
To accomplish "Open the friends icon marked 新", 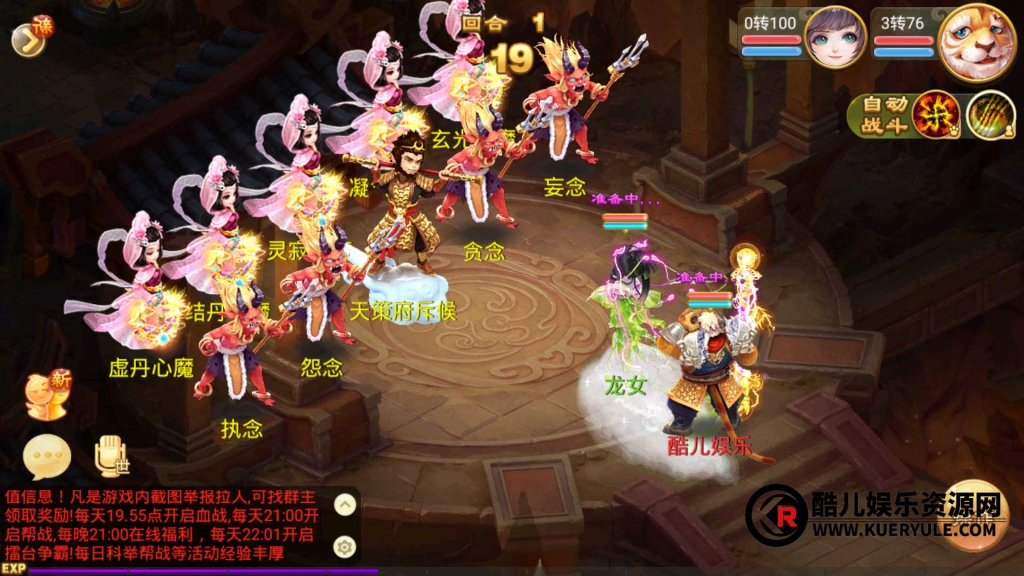I will click(47, 395).
